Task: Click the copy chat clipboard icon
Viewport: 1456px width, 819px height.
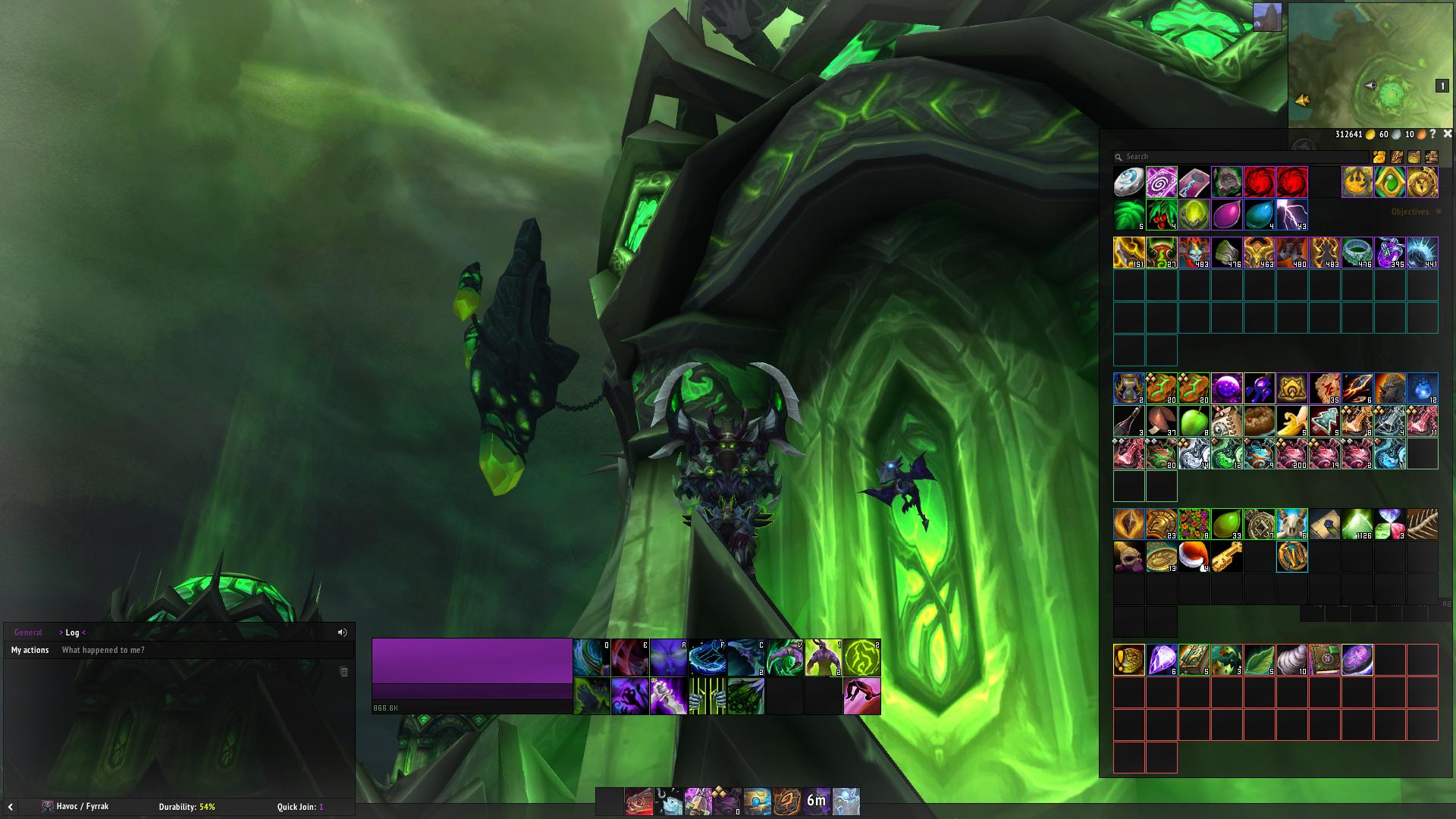Action: click(342, 671)
